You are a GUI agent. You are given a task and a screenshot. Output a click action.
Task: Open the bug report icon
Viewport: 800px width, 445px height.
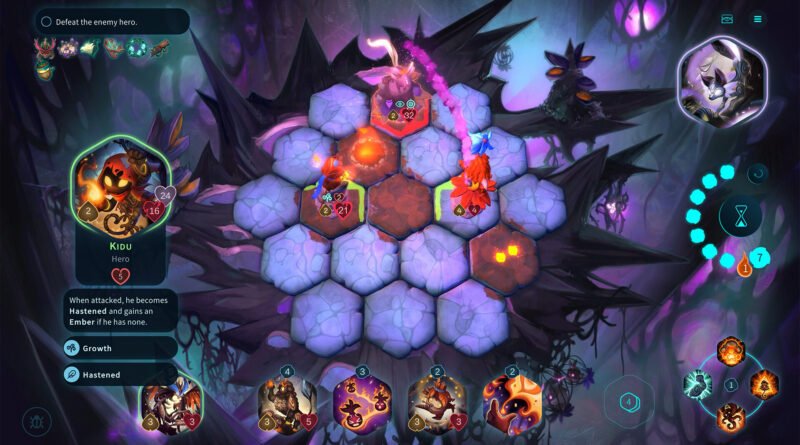(38, 420)
